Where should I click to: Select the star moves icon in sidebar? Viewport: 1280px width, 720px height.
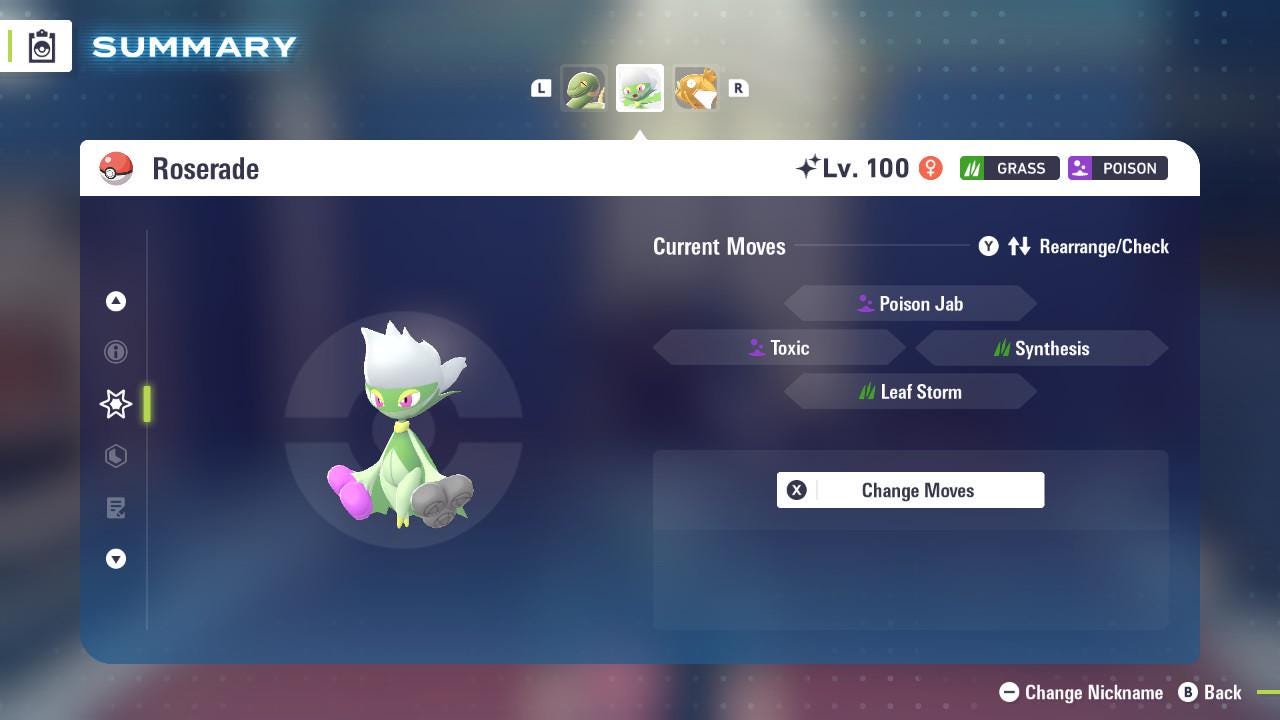[116, 404]
